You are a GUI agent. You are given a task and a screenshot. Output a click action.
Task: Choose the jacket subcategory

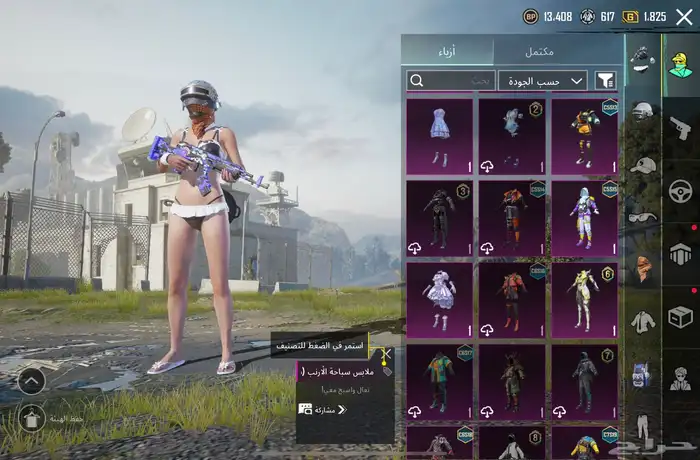[x=642, y=321]
